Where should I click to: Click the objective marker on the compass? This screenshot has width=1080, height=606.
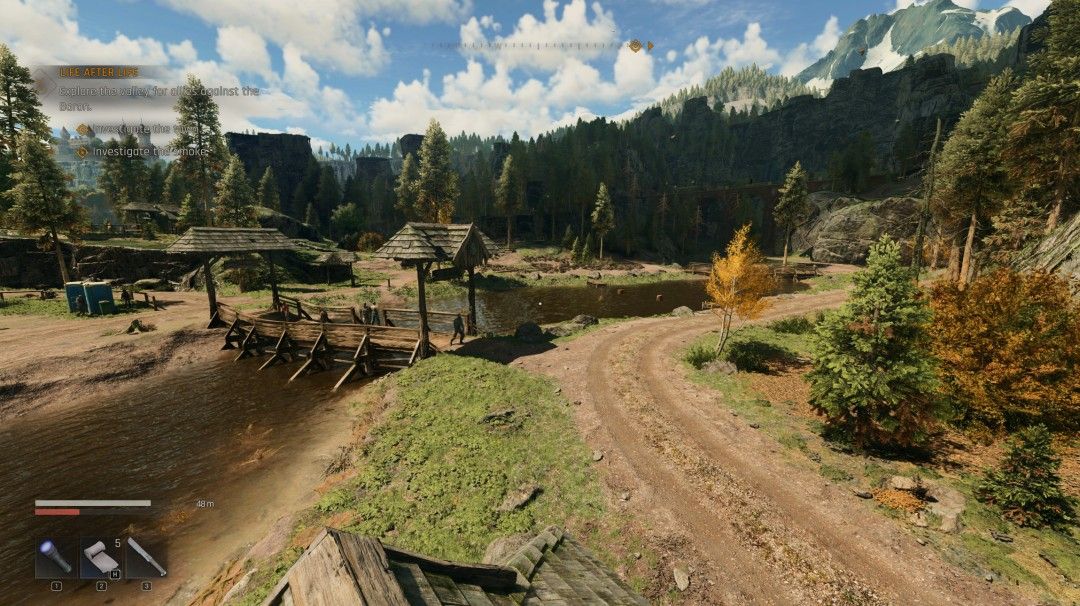[x=634, y=45]
